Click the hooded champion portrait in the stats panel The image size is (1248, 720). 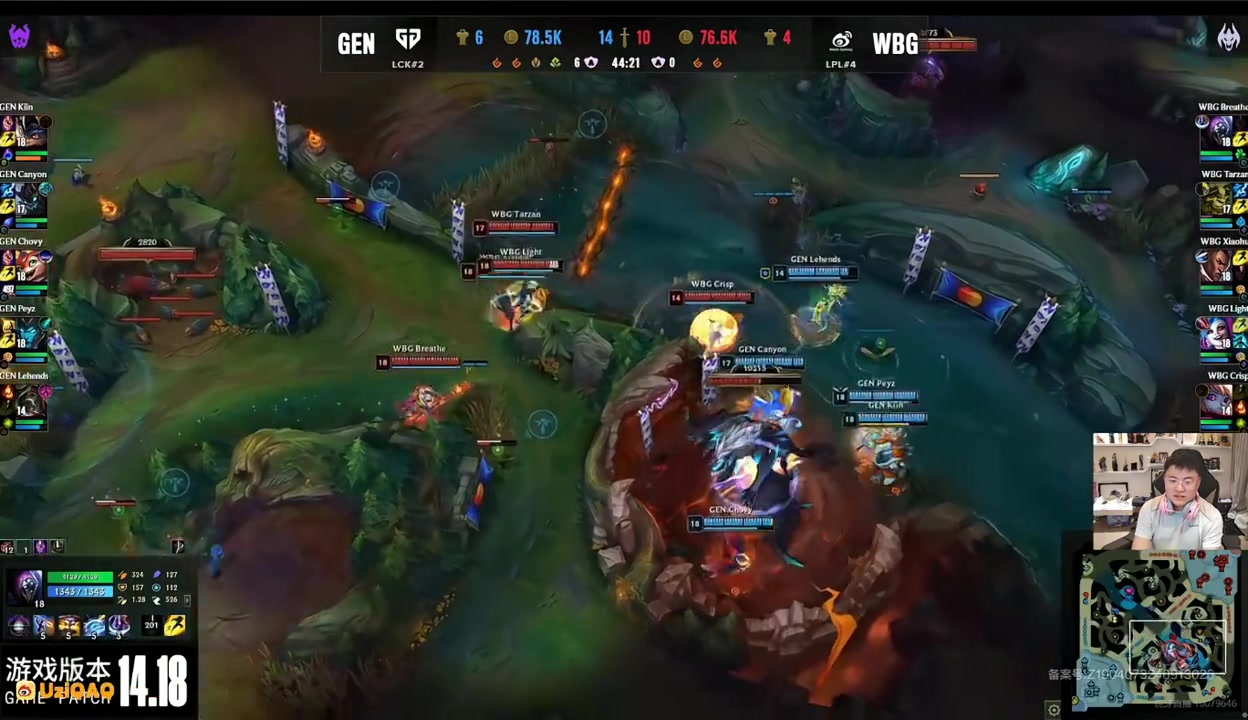[27, 587]
